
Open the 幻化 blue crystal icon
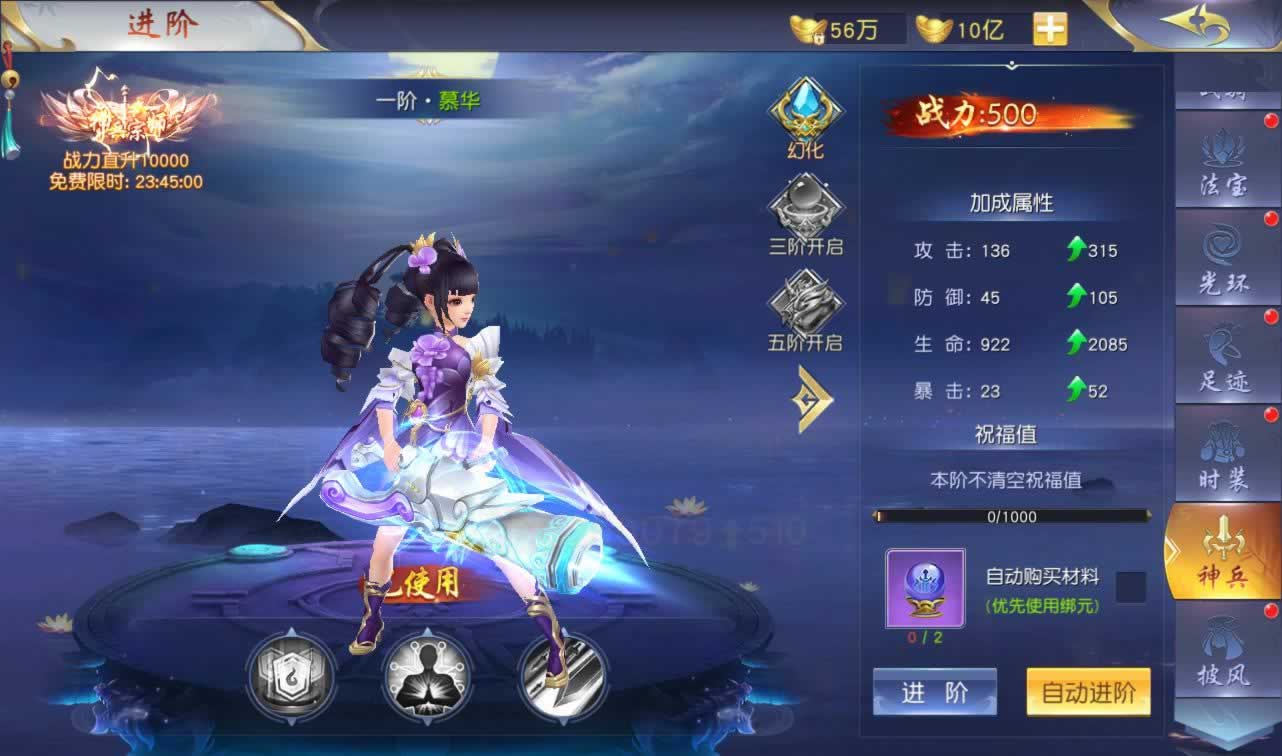805,115
